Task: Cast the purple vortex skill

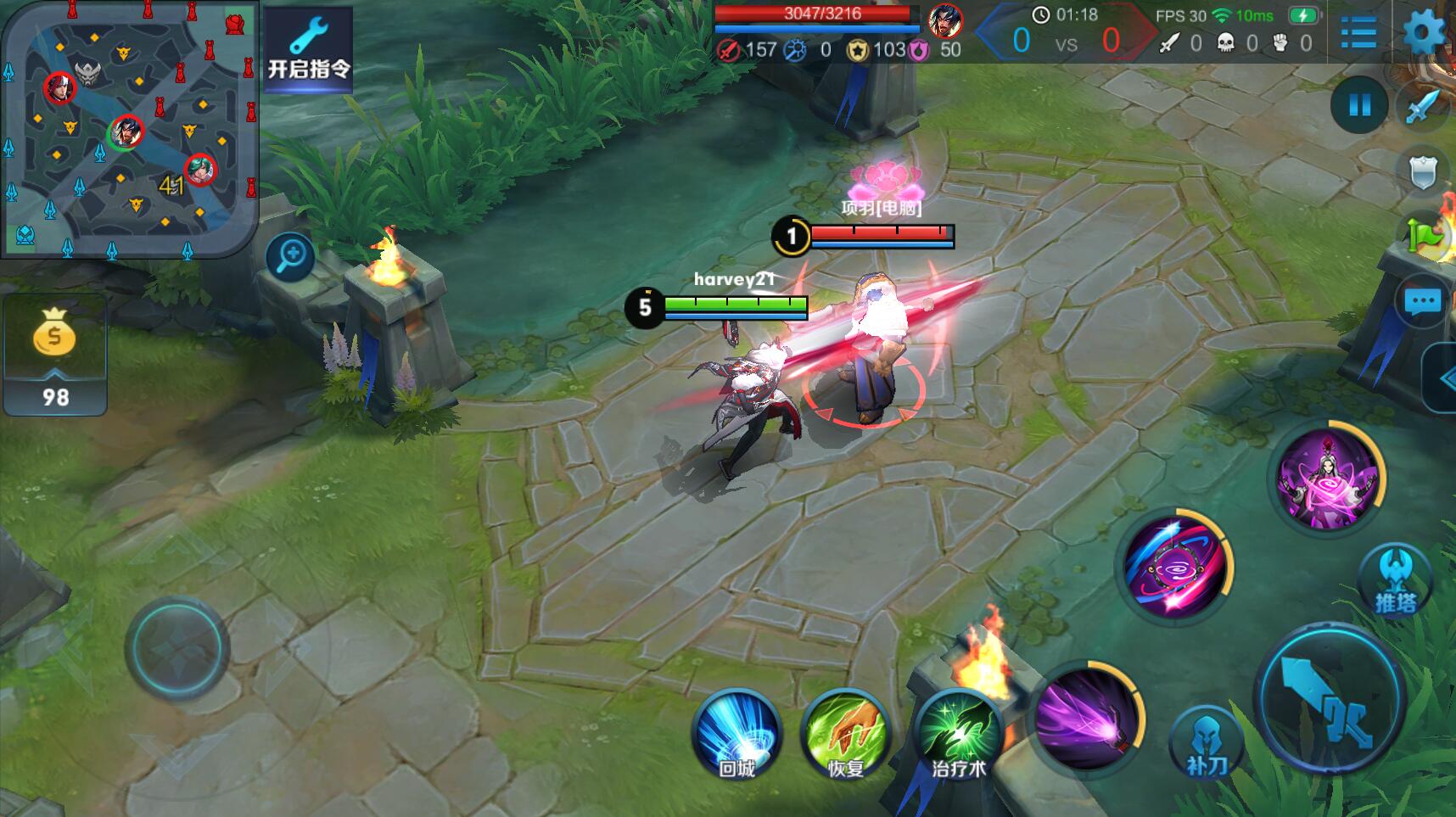Action: tap(1174, 566)
